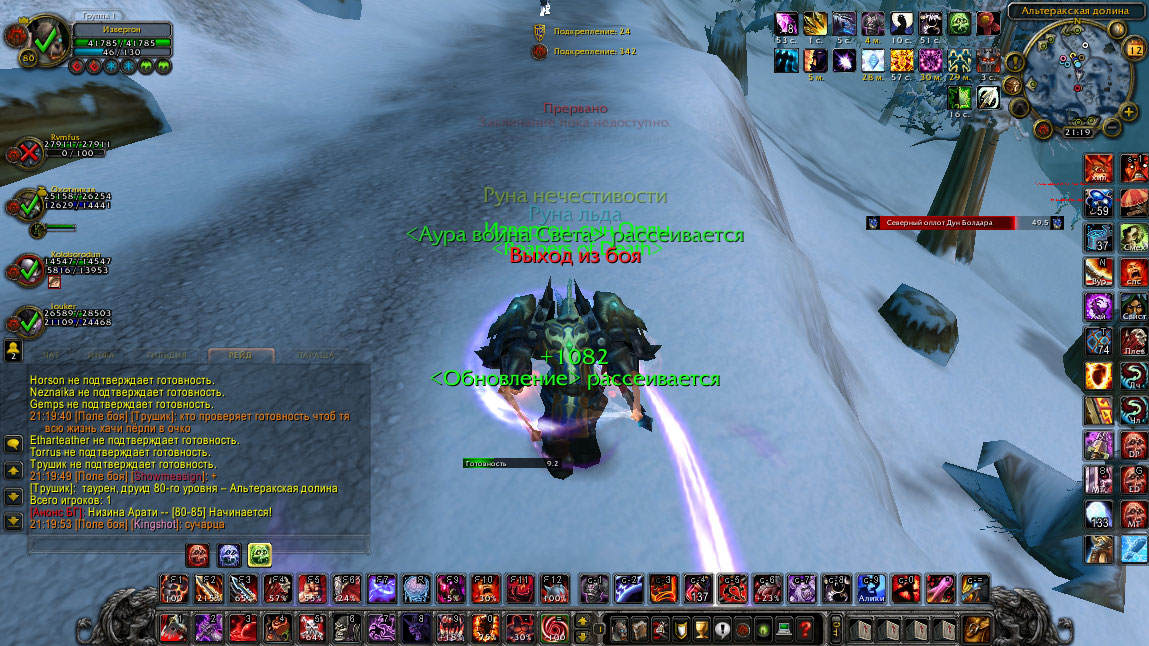This screenshot has width=1149, height=646.
Task: Open the red question mark help button
Action: click(806, 630)
